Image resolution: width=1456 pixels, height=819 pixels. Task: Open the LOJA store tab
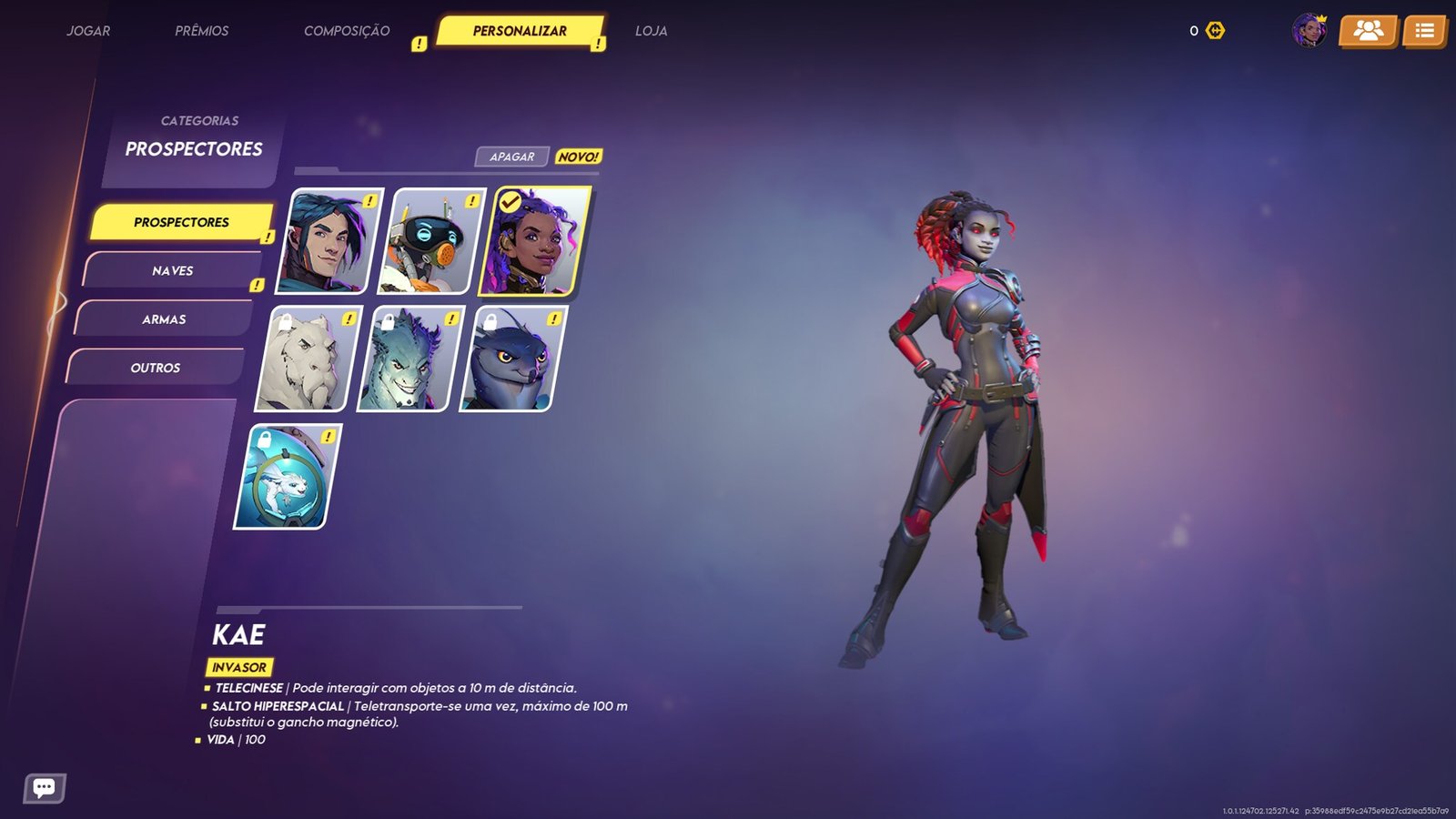click(x=652, y=31)
